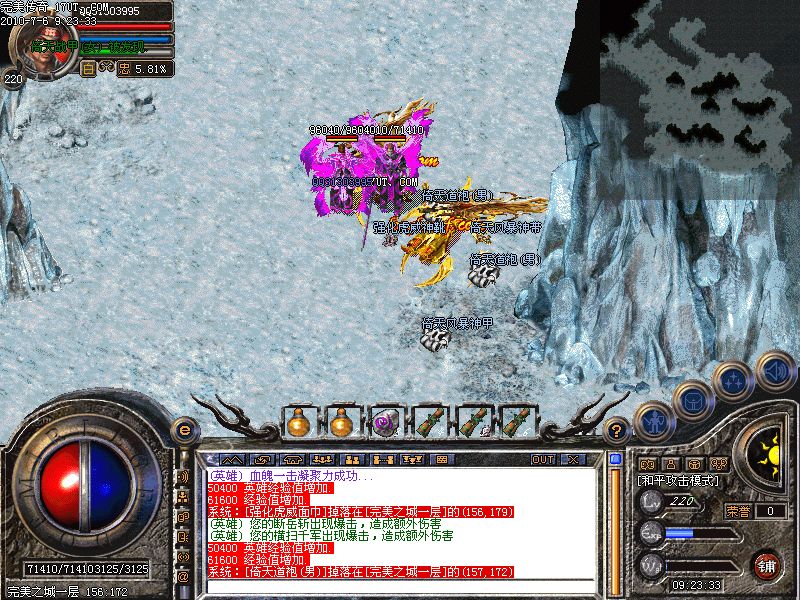Click the 忠 loyalty icon beside the percentage
Image resolution: width=800 pixels, height=600 pixels.
(x=125, y=69)
